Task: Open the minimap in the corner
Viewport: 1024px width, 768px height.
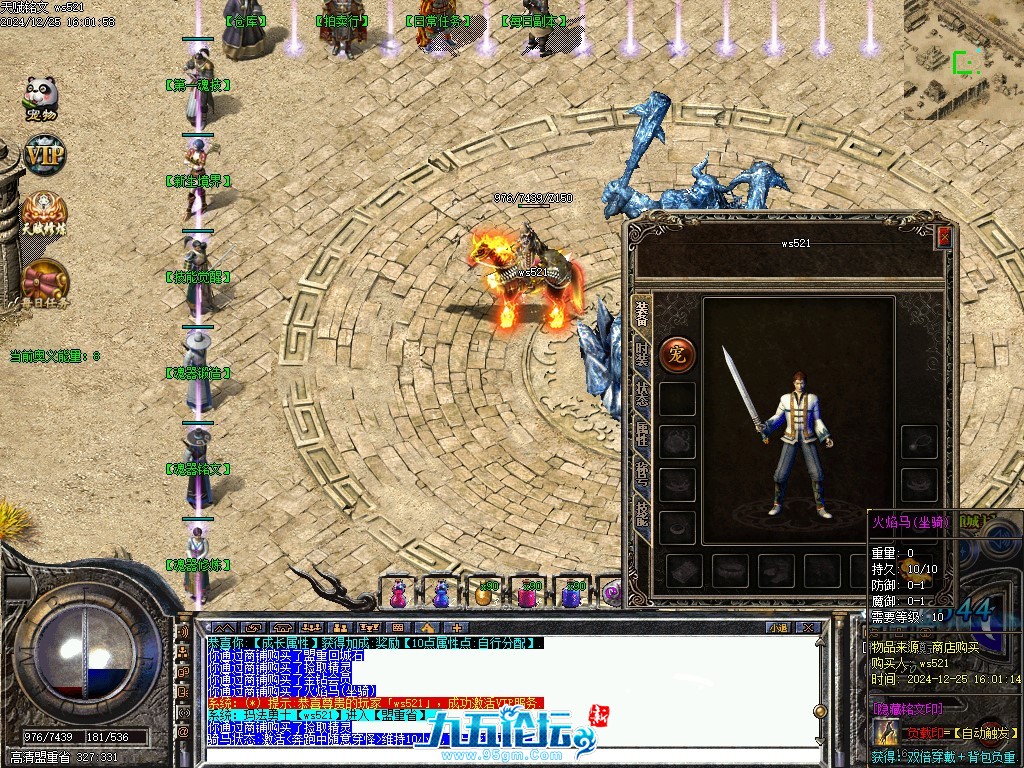Action: click(964, 58)
